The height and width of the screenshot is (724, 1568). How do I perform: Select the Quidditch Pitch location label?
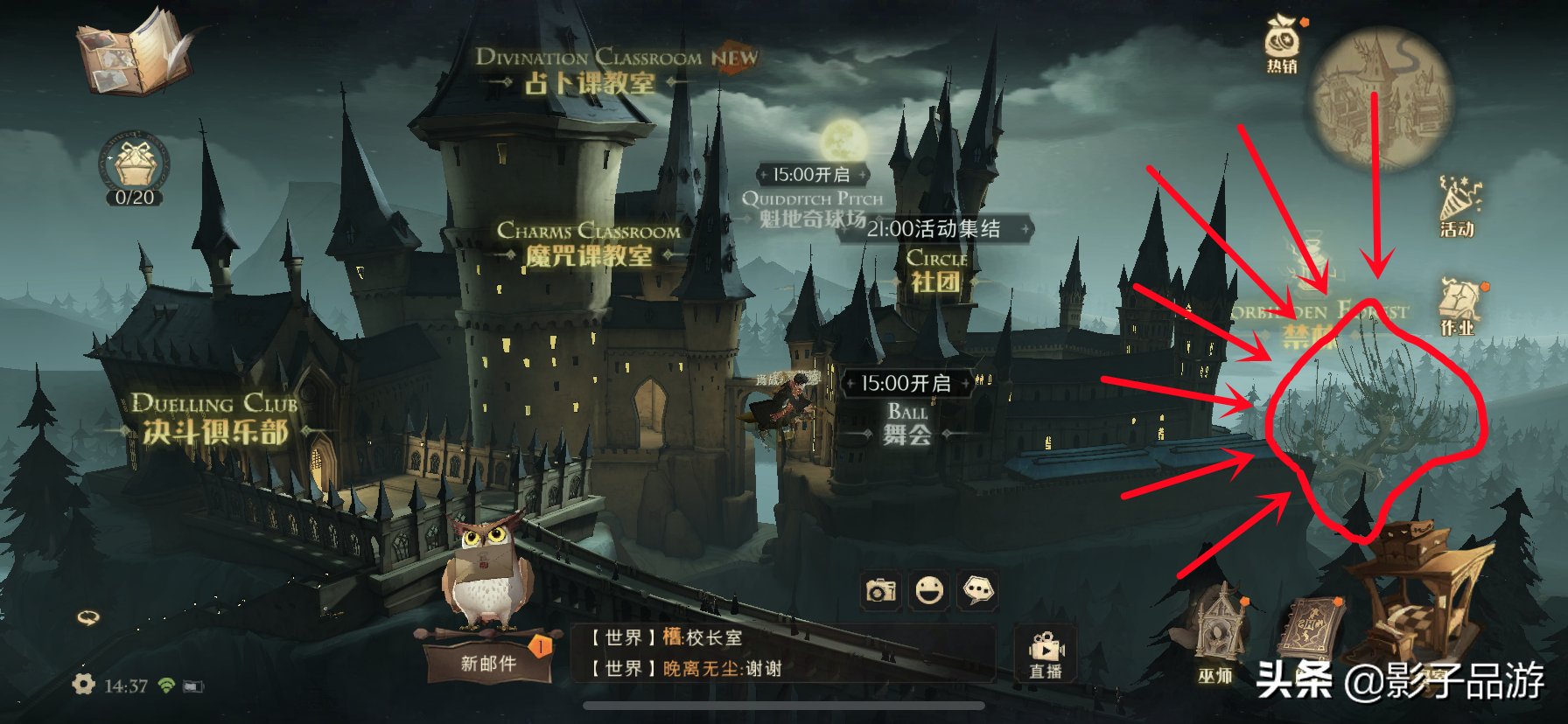(812, 209)
